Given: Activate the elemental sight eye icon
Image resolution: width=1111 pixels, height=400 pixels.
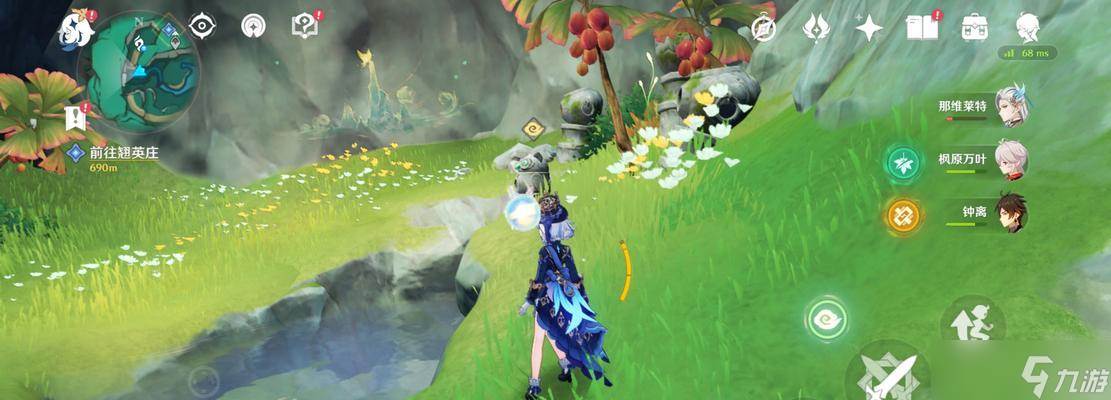Looking at the screenshot, I should tap(202, 26).
